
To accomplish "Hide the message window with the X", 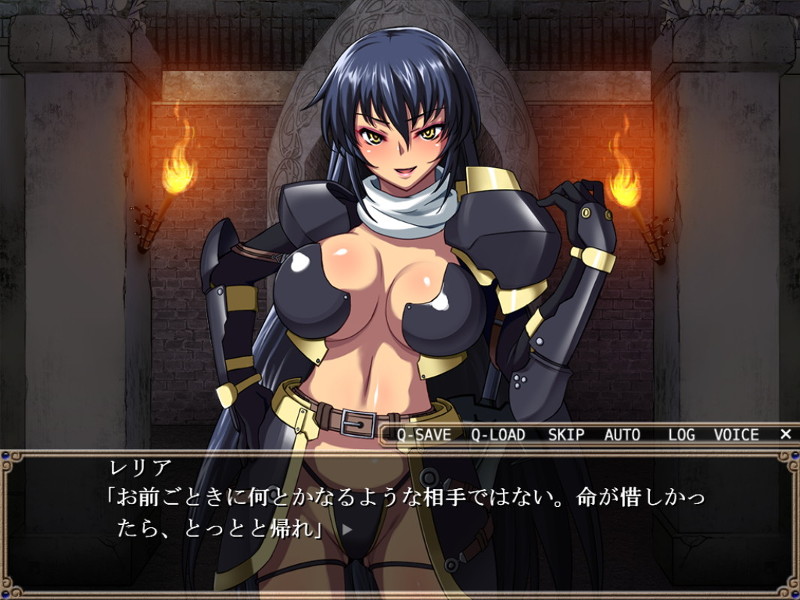I will click(x=785, y=435).
